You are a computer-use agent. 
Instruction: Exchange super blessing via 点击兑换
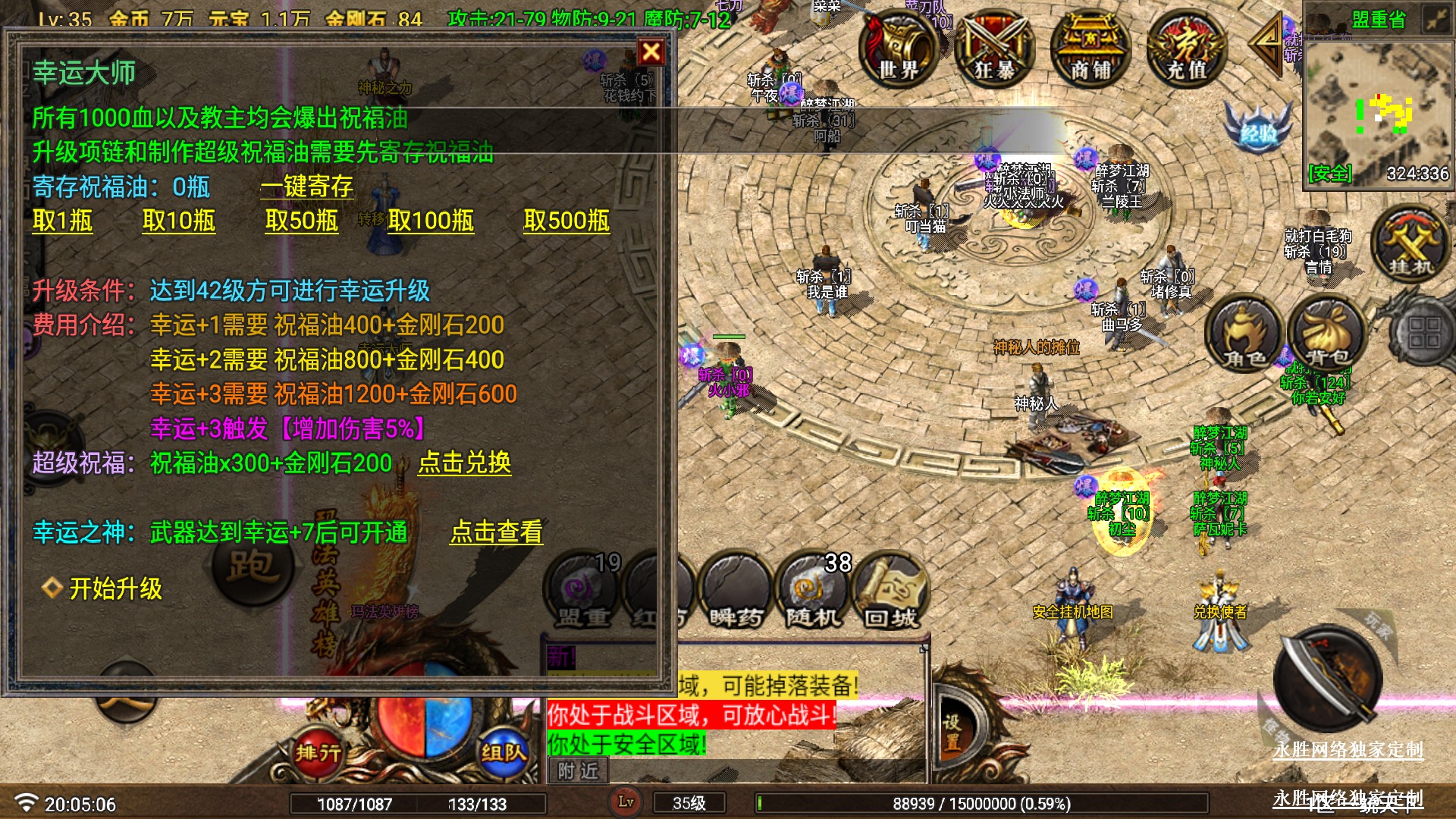pyautogui.click(x=464, y=463)
